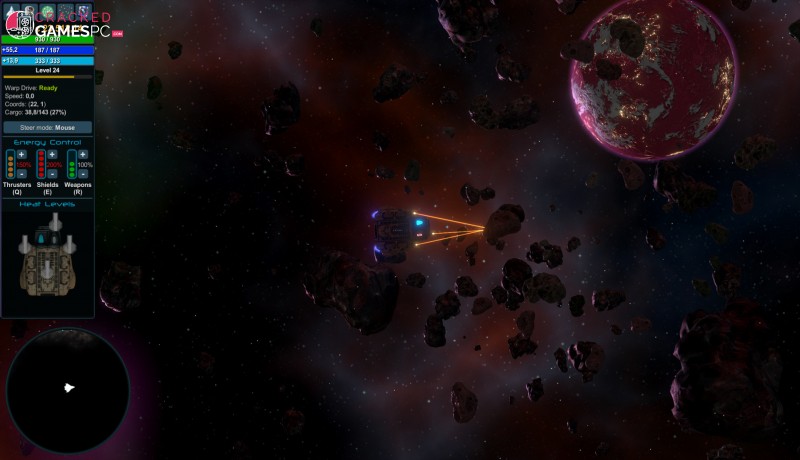The image size is (800, 460).
Task: Decrease Thrusters energy with the minus button
Action: 20,174
